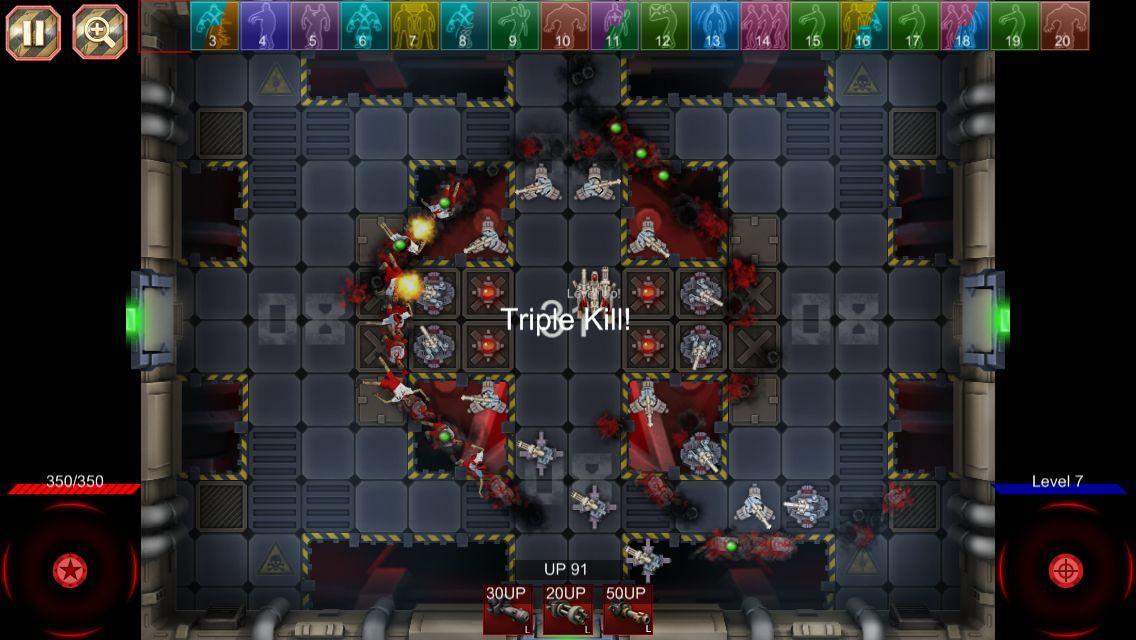Screen dimensions: 1136x640
Task: Select the 20UP turret
Action: pos(566,610)
